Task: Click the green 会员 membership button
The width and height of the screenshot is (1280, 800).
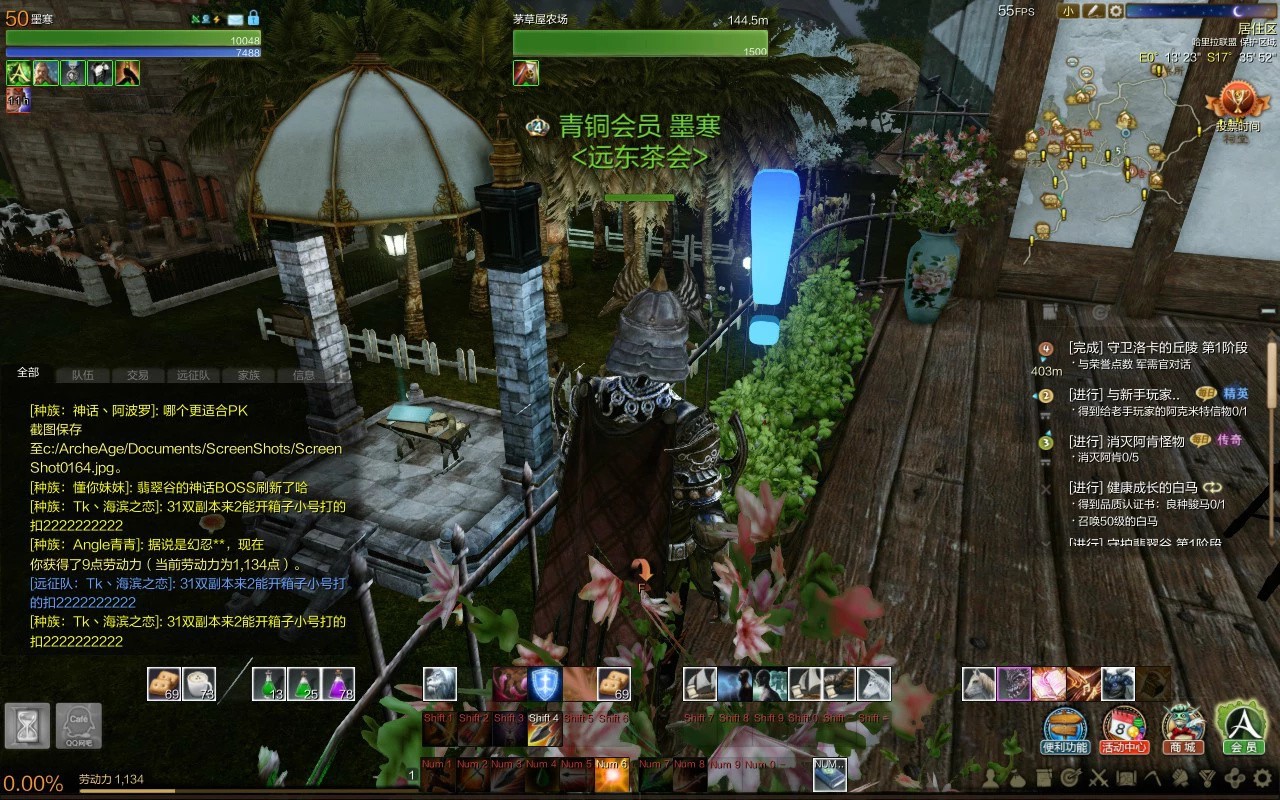Action: tap(1242, 726)
